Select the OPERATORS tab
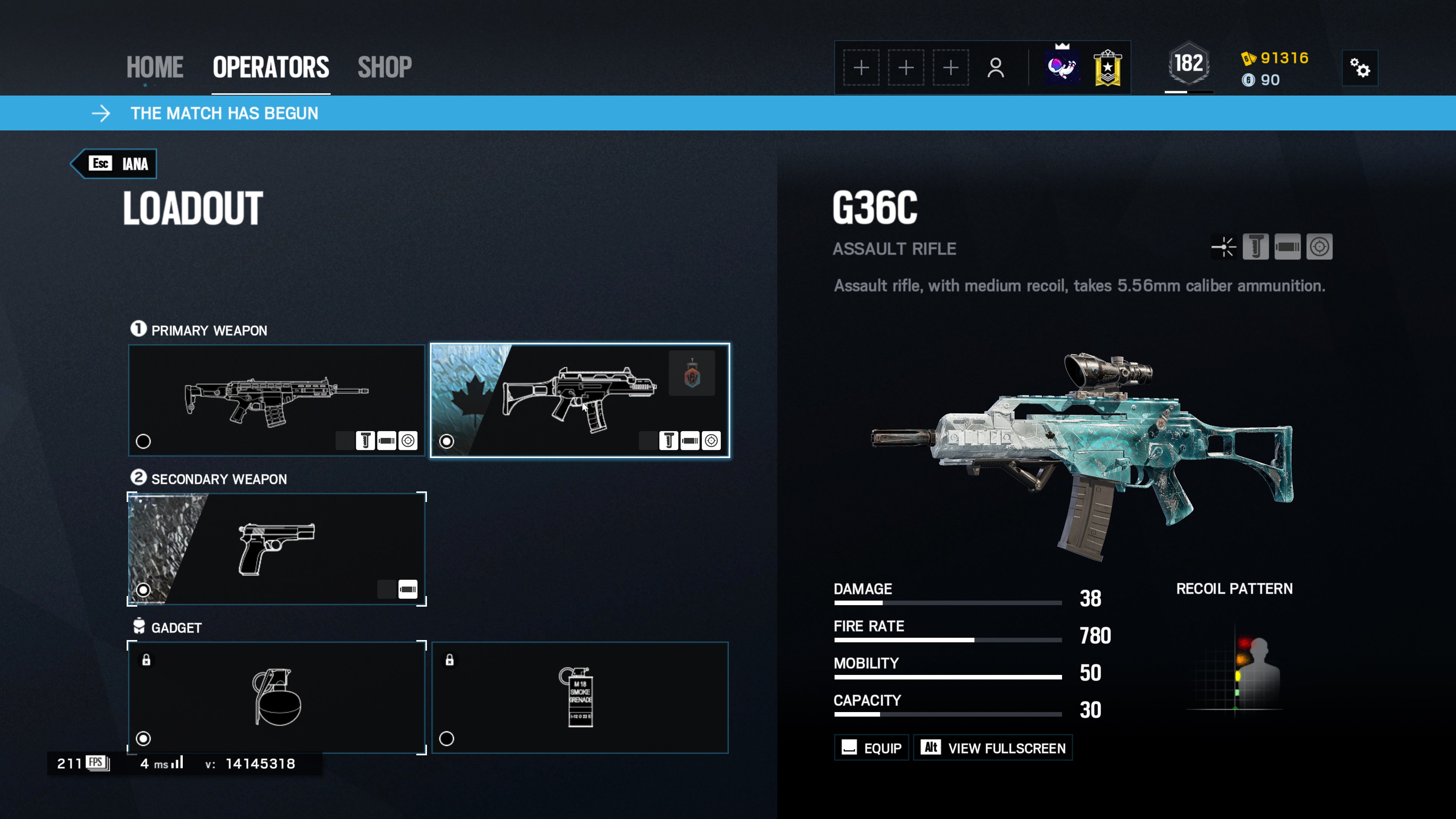Image resolution: width=1456 pixels, height=819 pixels. 271,67
